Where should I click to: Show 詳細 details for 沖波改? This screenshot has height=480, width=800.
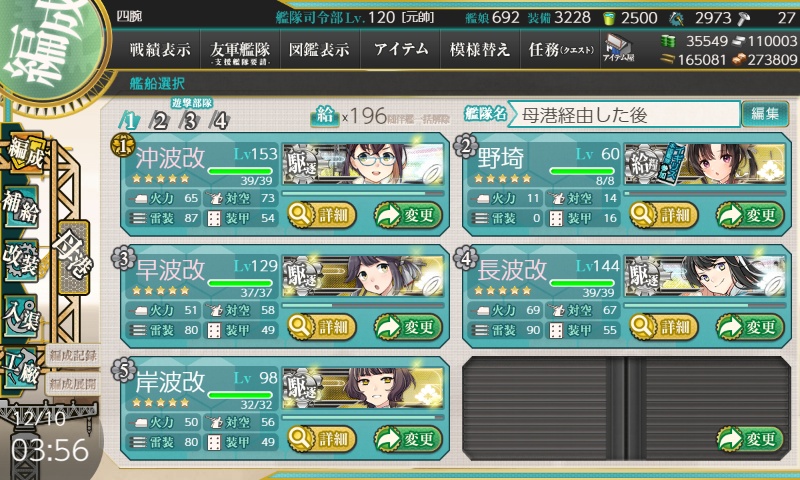[322, 214]
